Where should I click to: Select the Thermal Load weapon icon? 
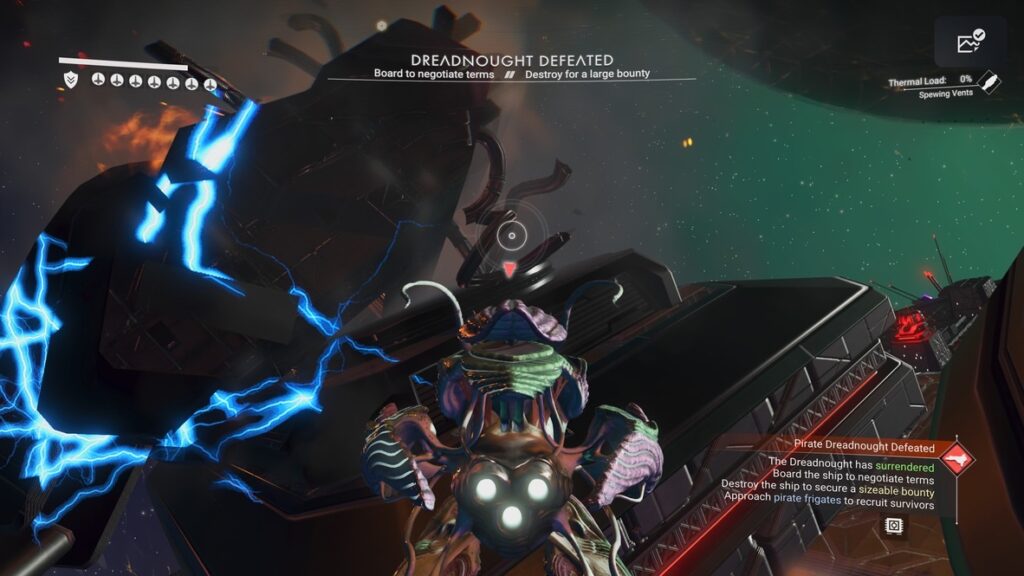click(x=988, y=81)
